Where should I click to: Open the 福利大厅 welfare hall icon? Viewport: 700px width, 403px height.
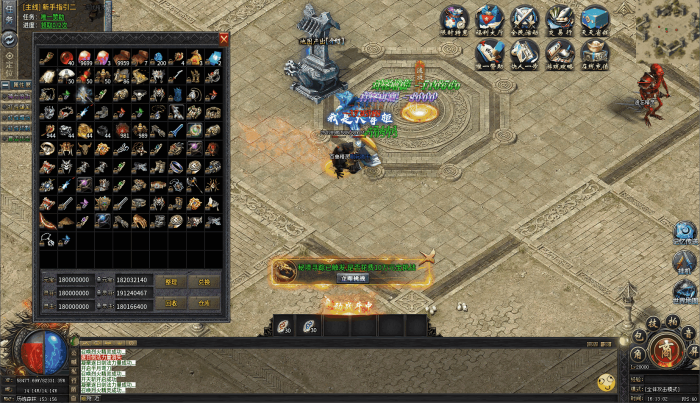[x=490, y=19]
